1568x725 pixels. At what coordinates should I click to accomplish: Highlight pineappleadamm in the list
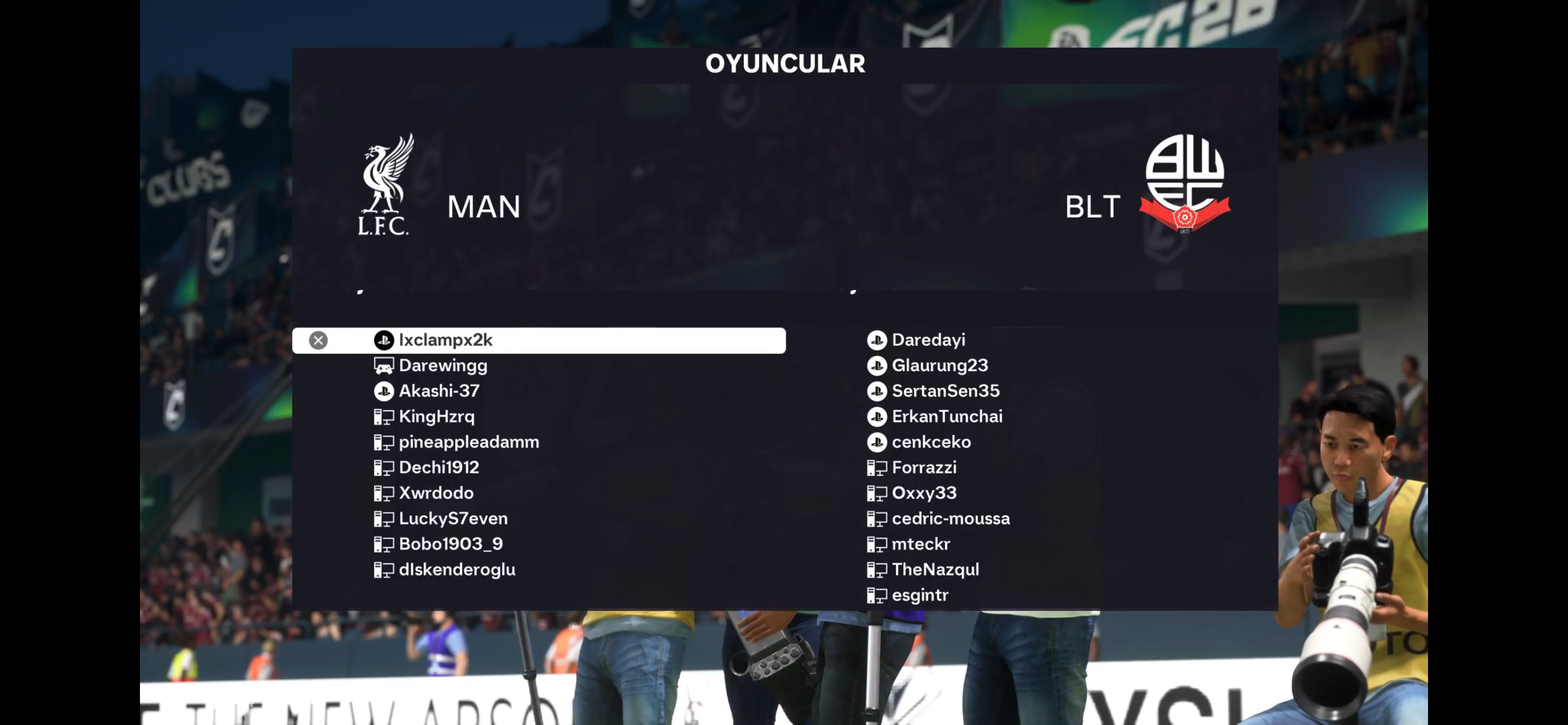(x=469, y=442)
